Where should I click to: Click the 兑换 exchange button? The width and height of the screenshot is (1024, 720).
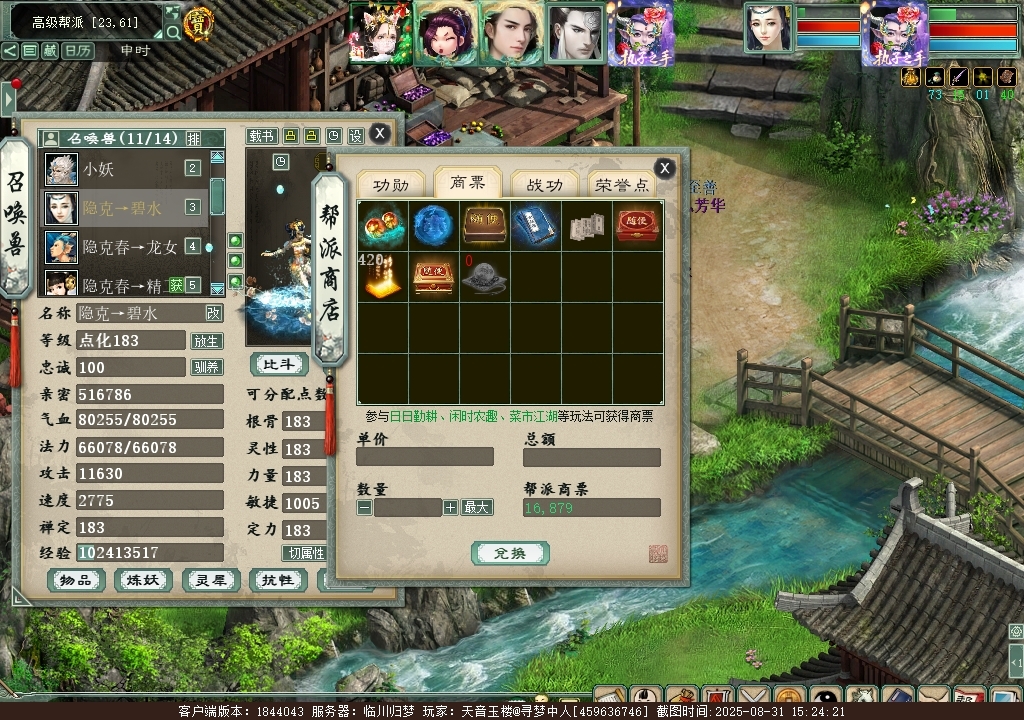coord(510,553)
